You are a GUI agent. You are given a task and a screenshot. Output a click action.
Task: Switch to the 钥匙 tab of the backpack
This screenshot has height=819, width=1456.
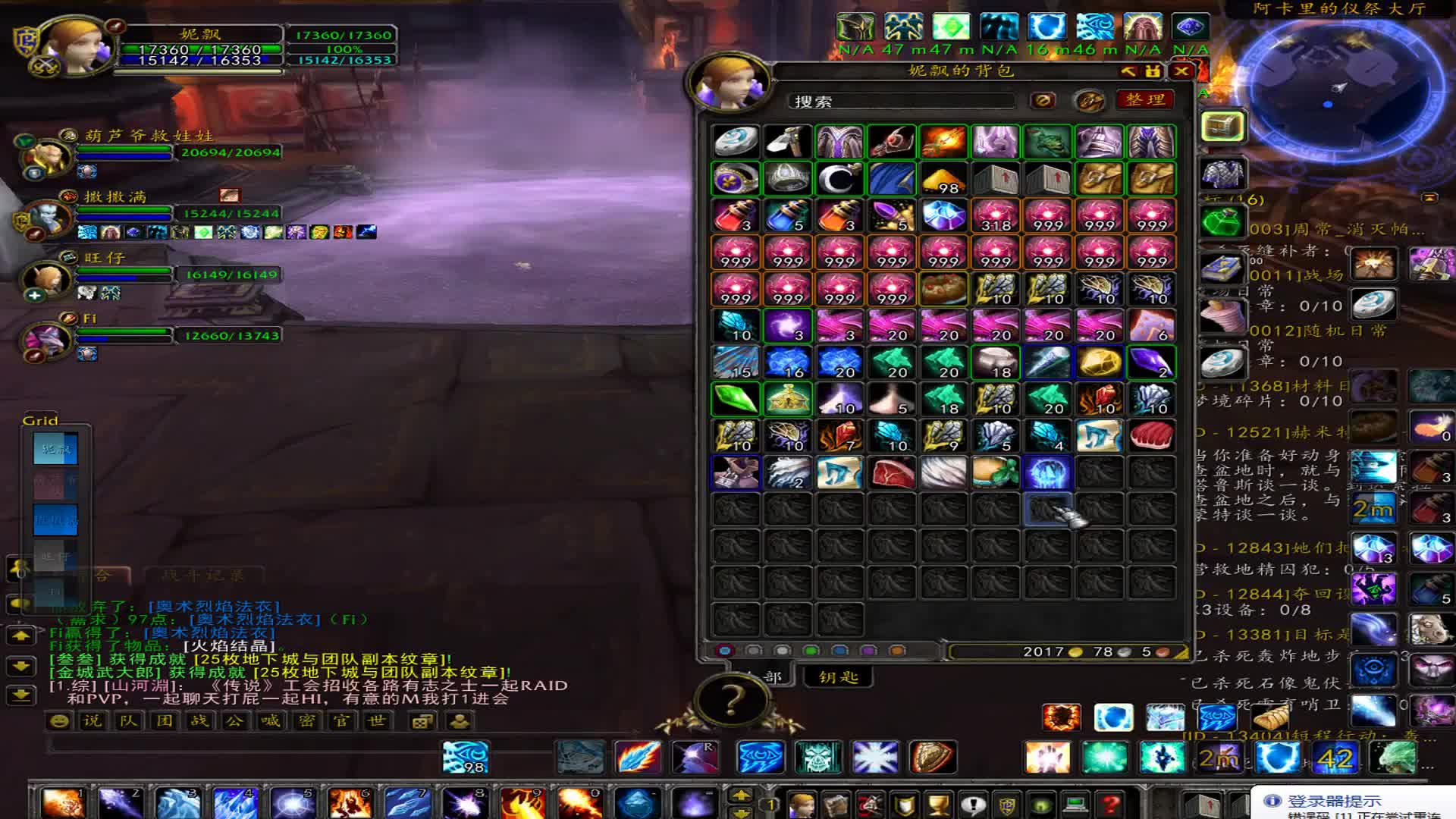839,679
